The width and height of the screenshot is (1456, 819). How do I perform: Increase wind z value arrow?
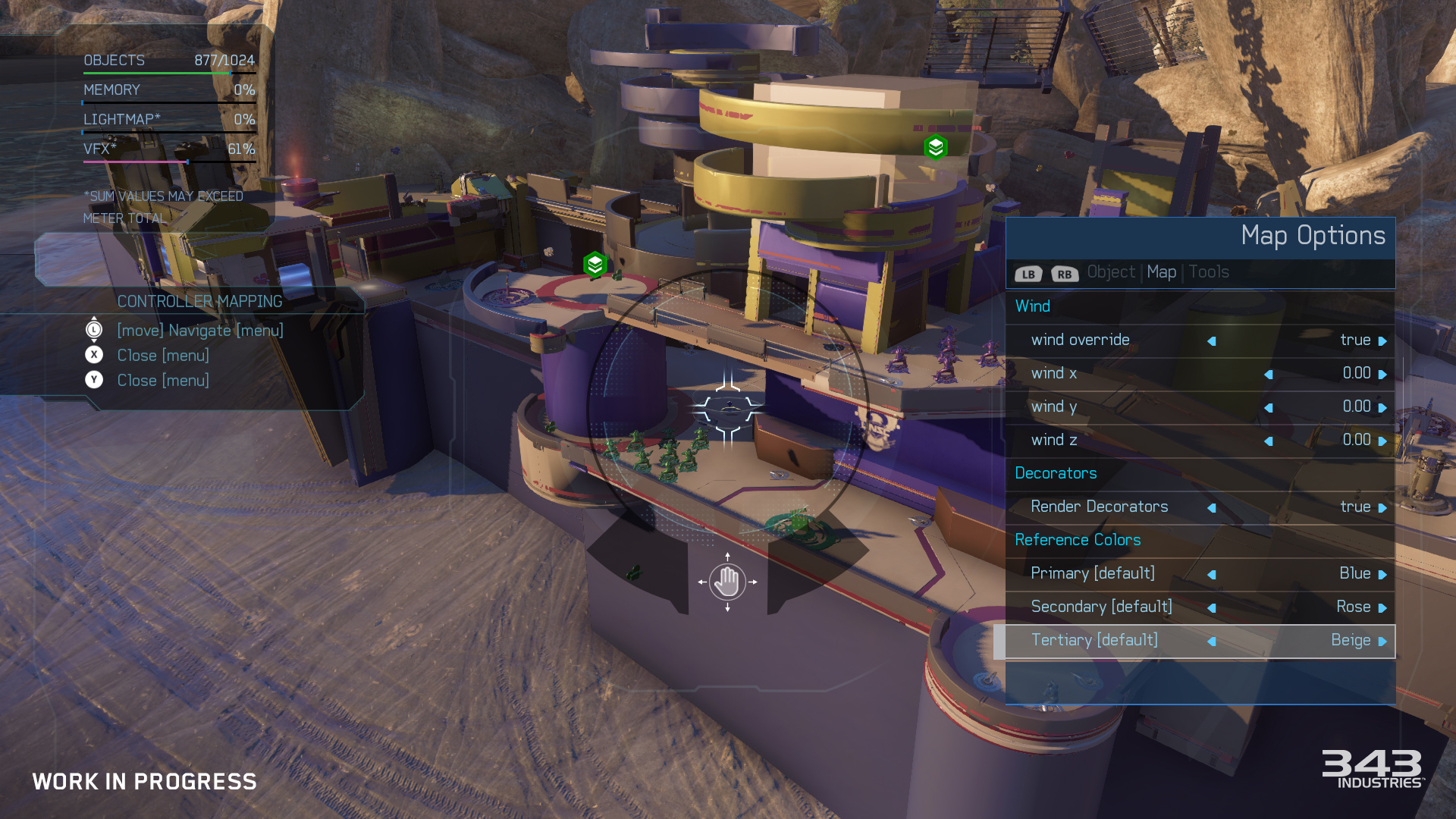click(1382, 441)
